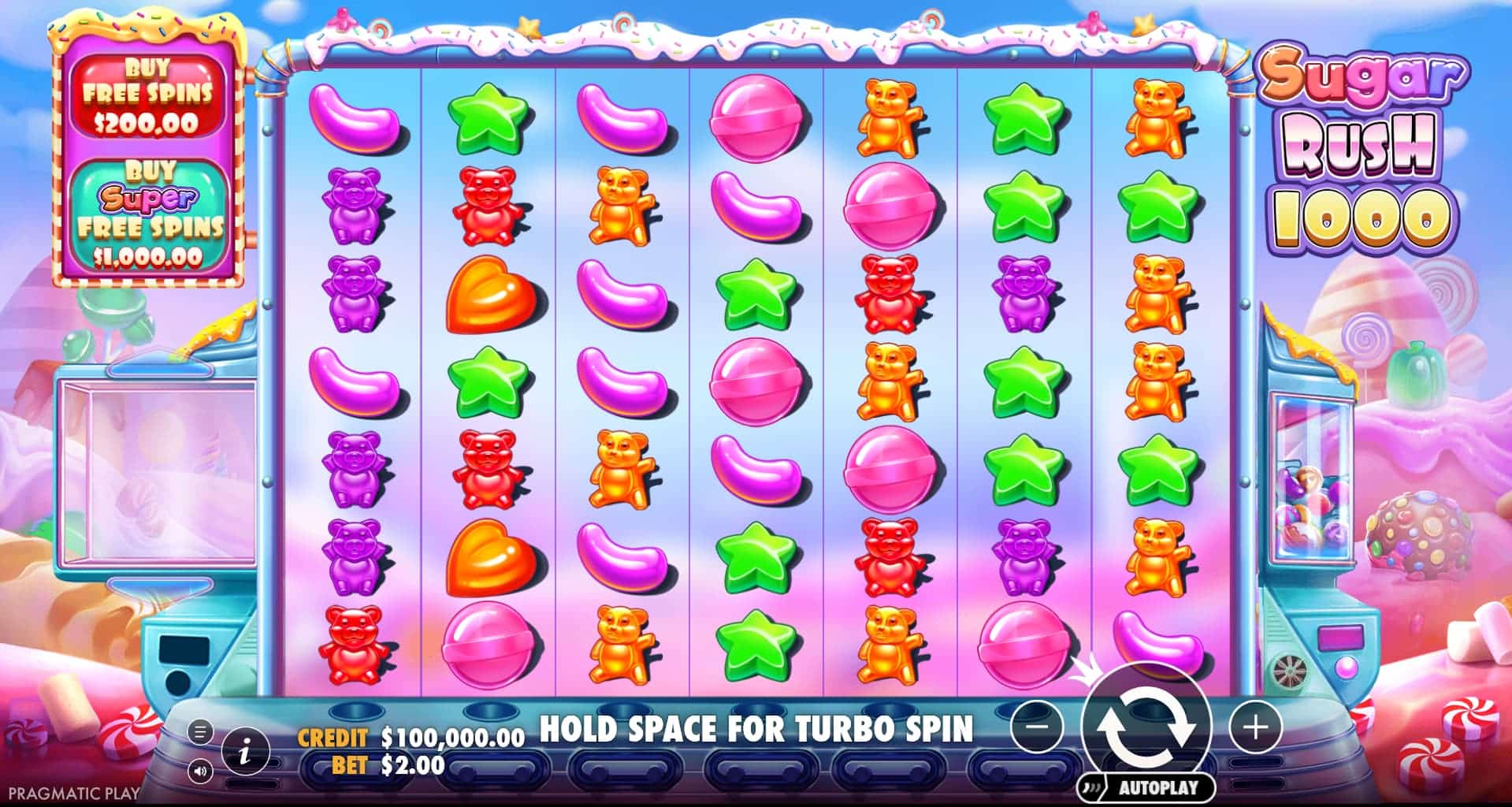The height and width of the screenshot is (807, 1512).
Task: Open autoplay spin count options
Action: click(x=1149, y=786)
